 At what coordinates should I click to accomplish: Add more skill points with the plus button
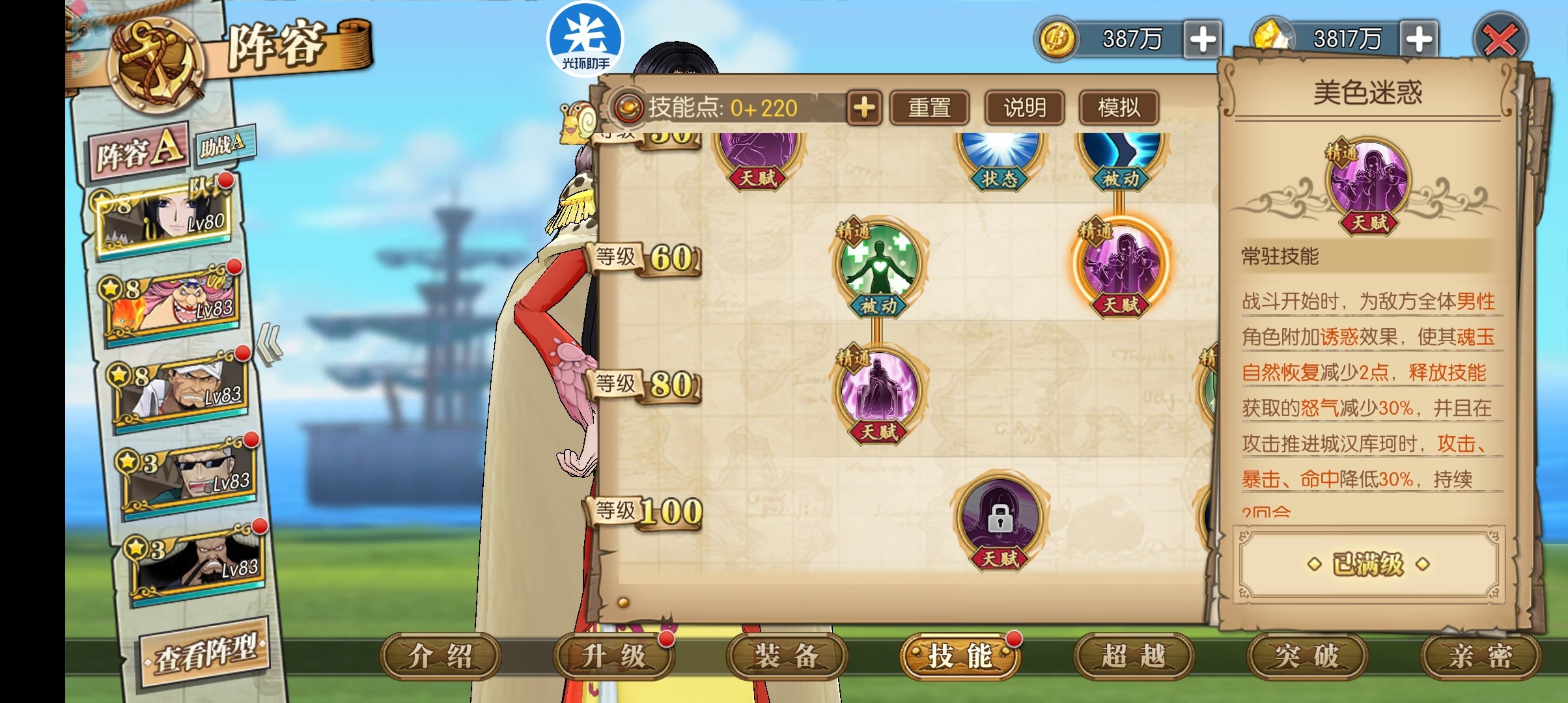(x=864, y=107)
